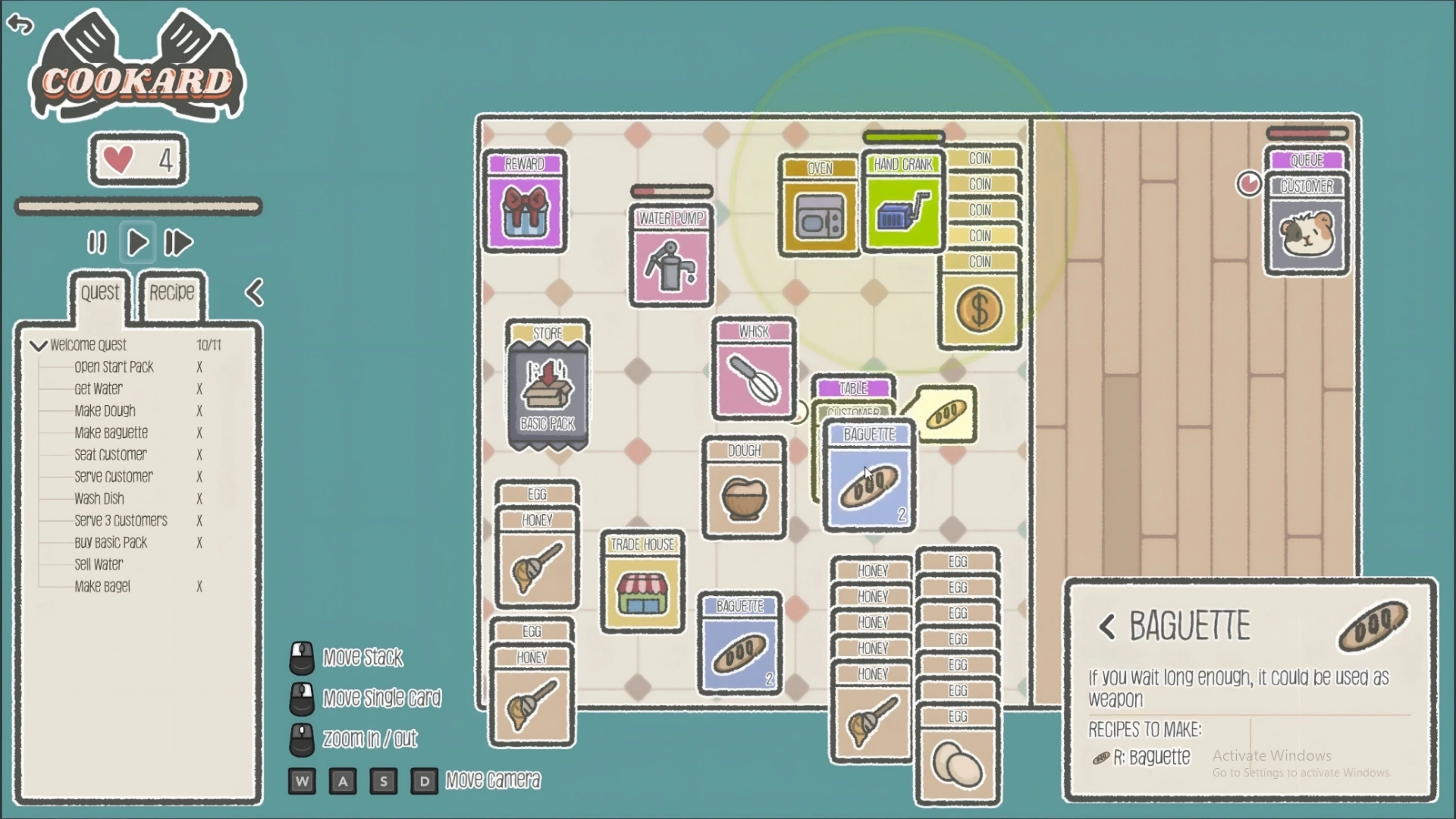The height and width of the screenshot is (819, 1456).
Task: Activate fast-forward speed
Action: (x=179, y=243)
